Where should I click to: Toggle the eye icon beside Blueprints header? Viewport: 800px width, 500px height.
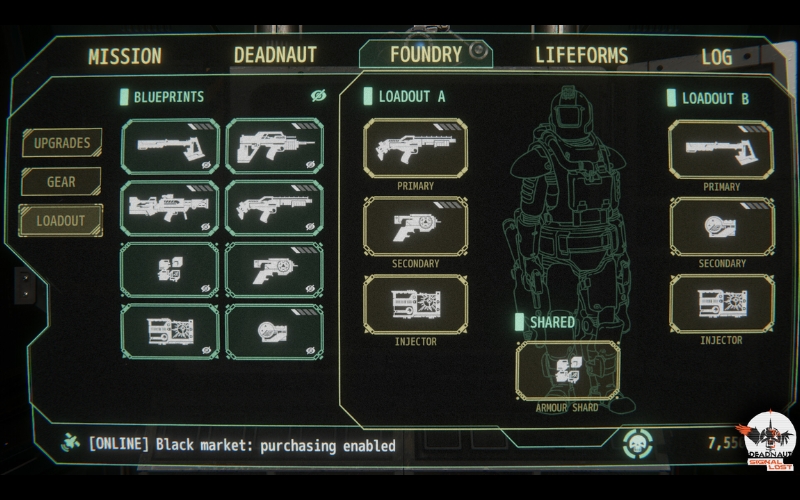click(319, 96)
